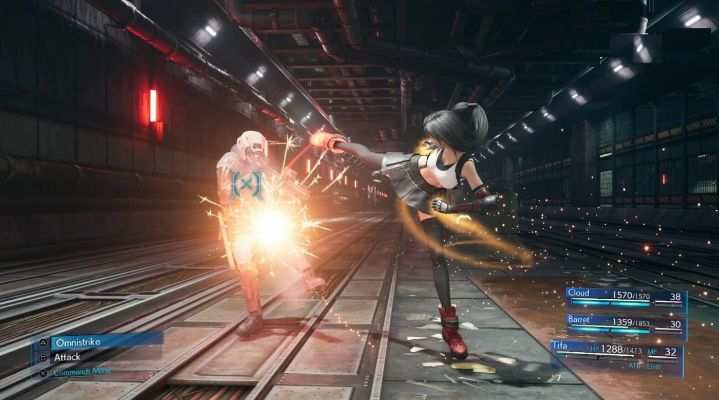Viewport: 719px width, 400px height.
Task: Select Cloud in the party panel
Action: point(622,297)
